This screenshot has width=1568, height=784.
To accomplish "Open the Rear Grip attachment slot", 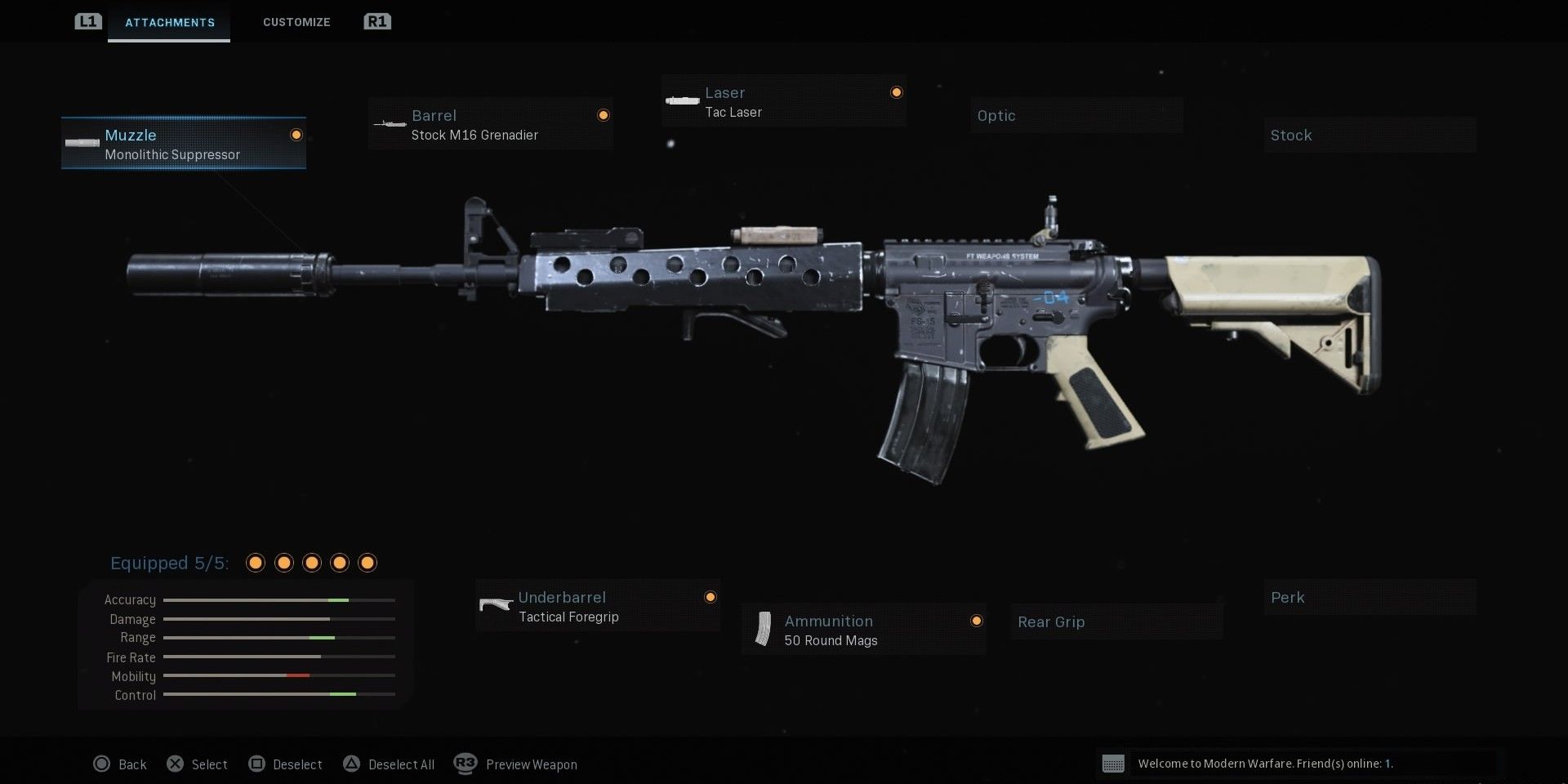I will 1116,621.
